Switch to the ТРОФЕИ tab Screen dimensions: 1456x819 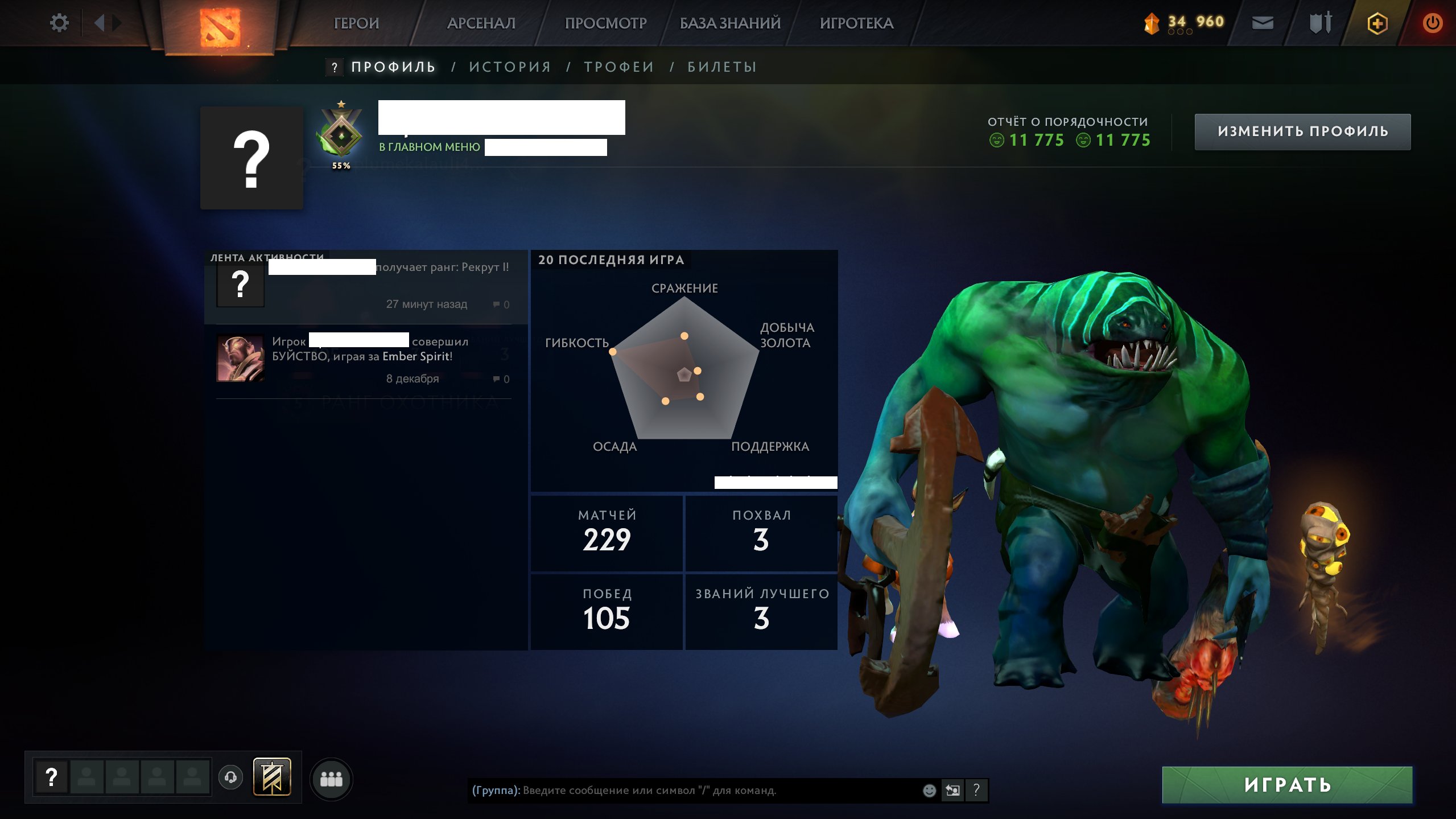617,66
